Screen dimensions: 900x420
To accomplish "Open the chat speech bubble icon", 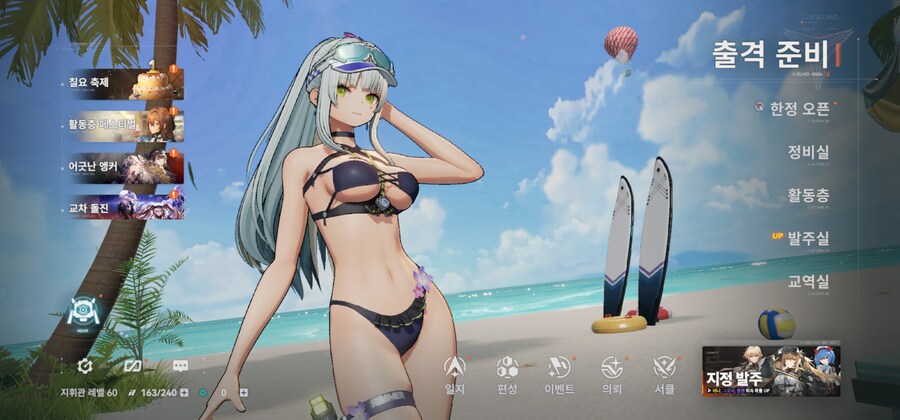I will click(x=180, y=366).
